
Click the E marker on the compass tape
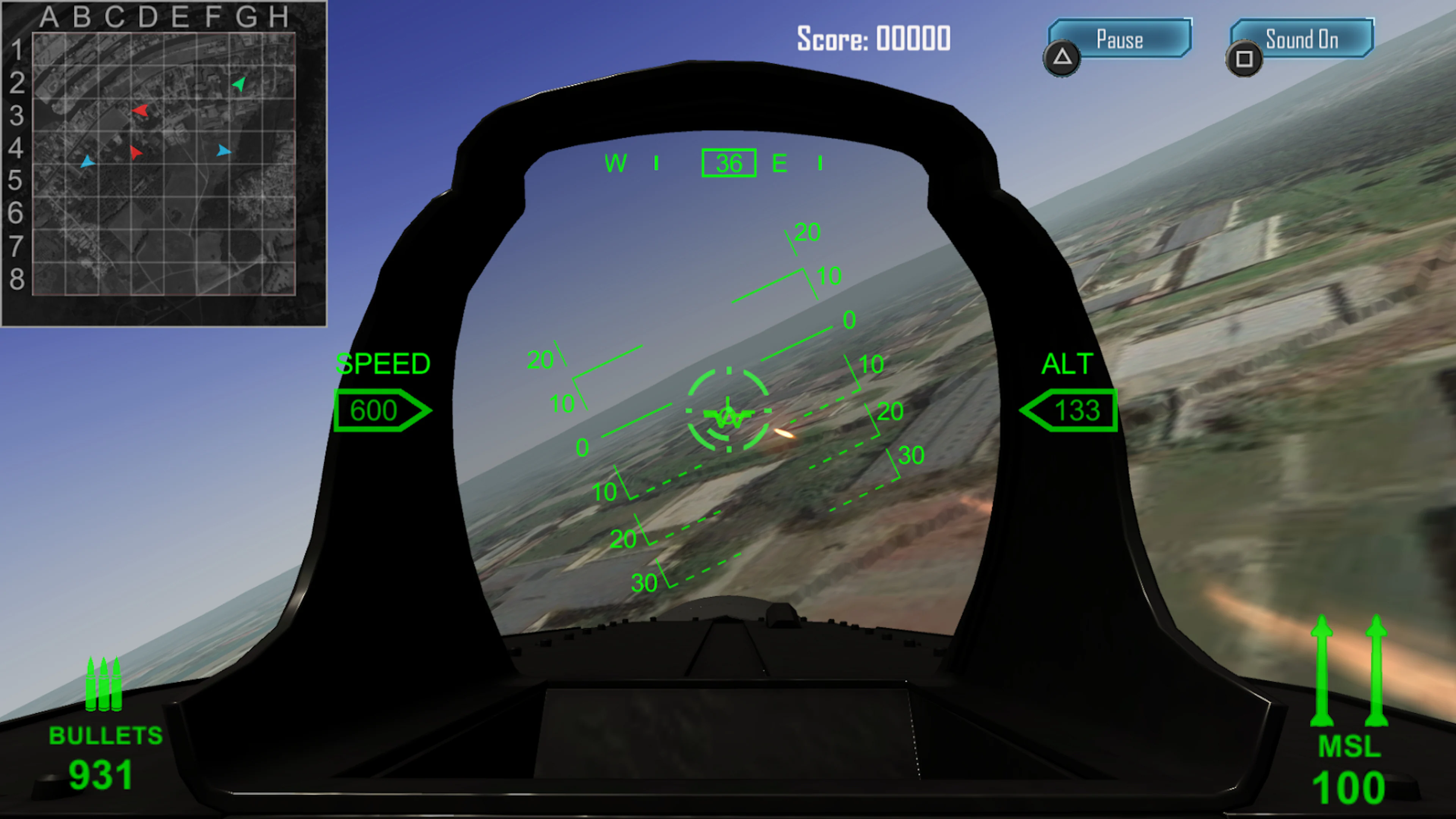[x=780, y=164]
